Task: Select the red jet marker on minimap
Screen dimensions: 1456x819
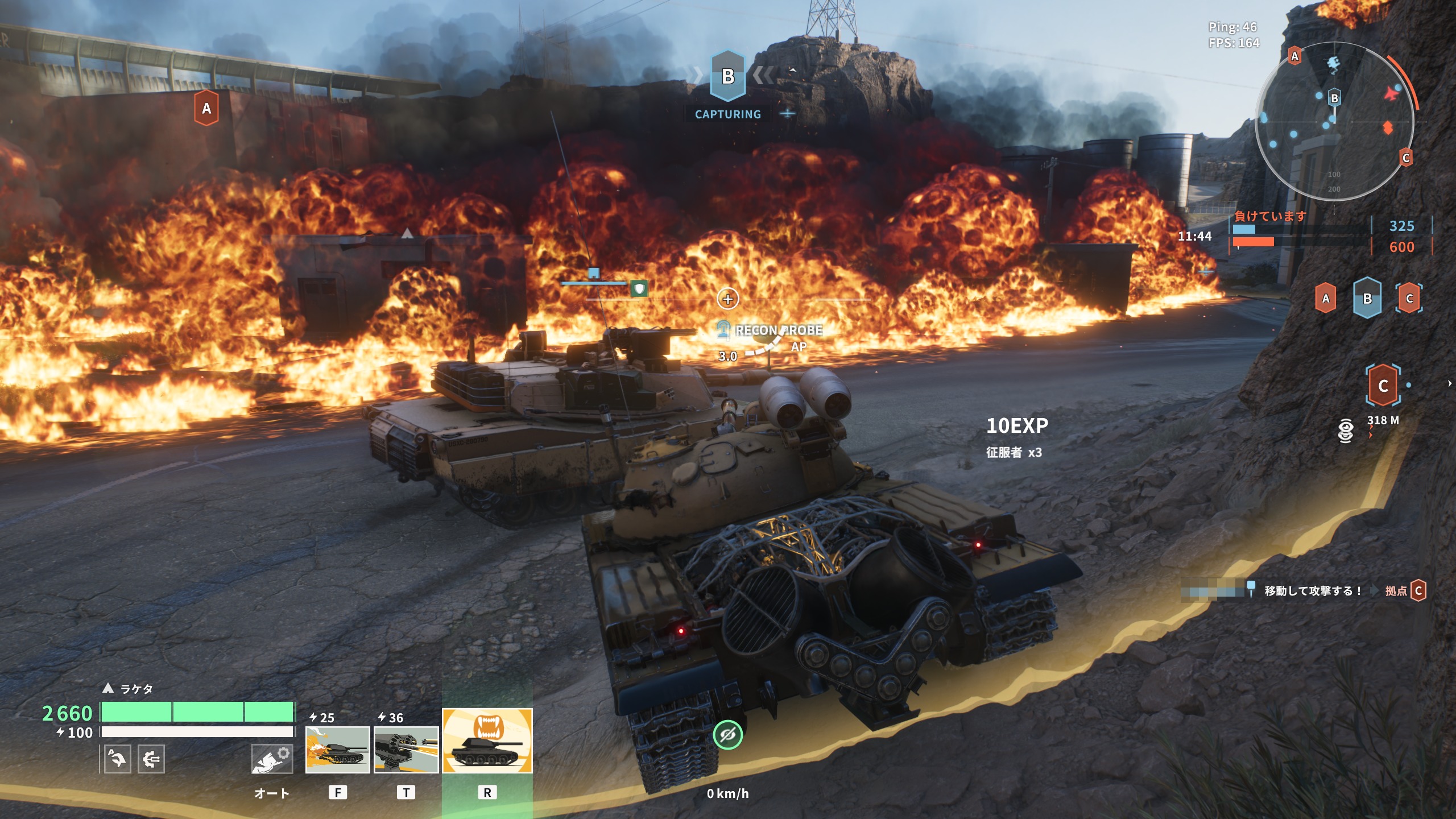Action: pyautogui.click(x=1391, y=93)
